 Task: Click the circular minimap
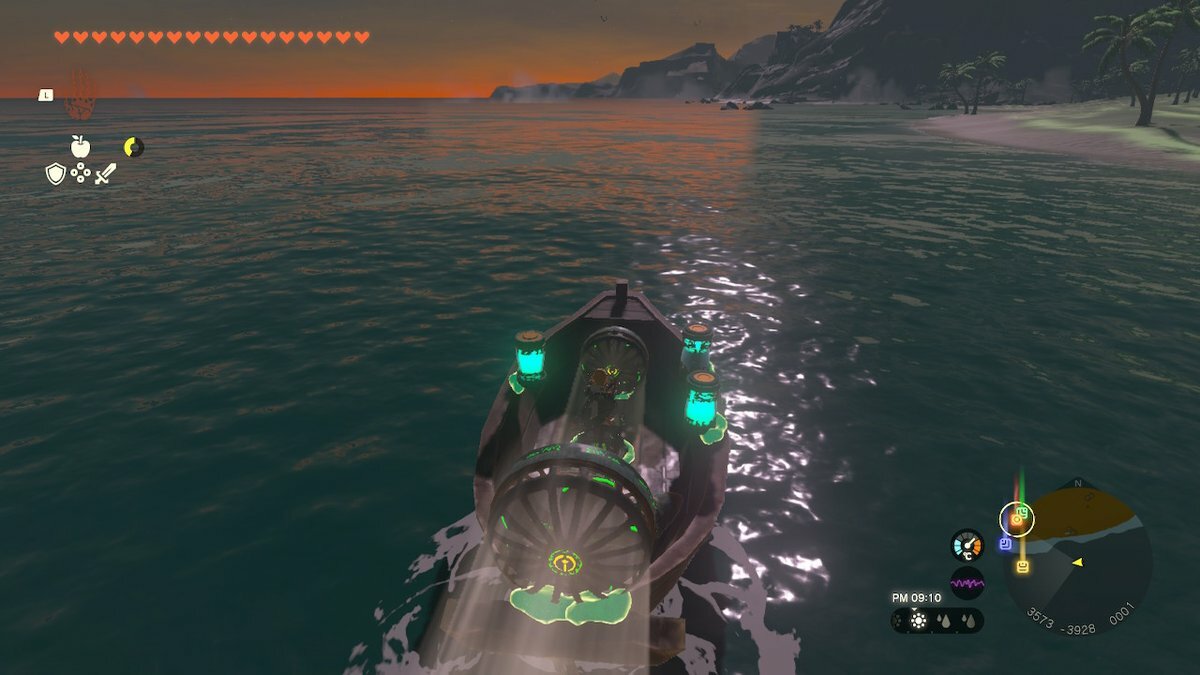tap(1082, 553)
